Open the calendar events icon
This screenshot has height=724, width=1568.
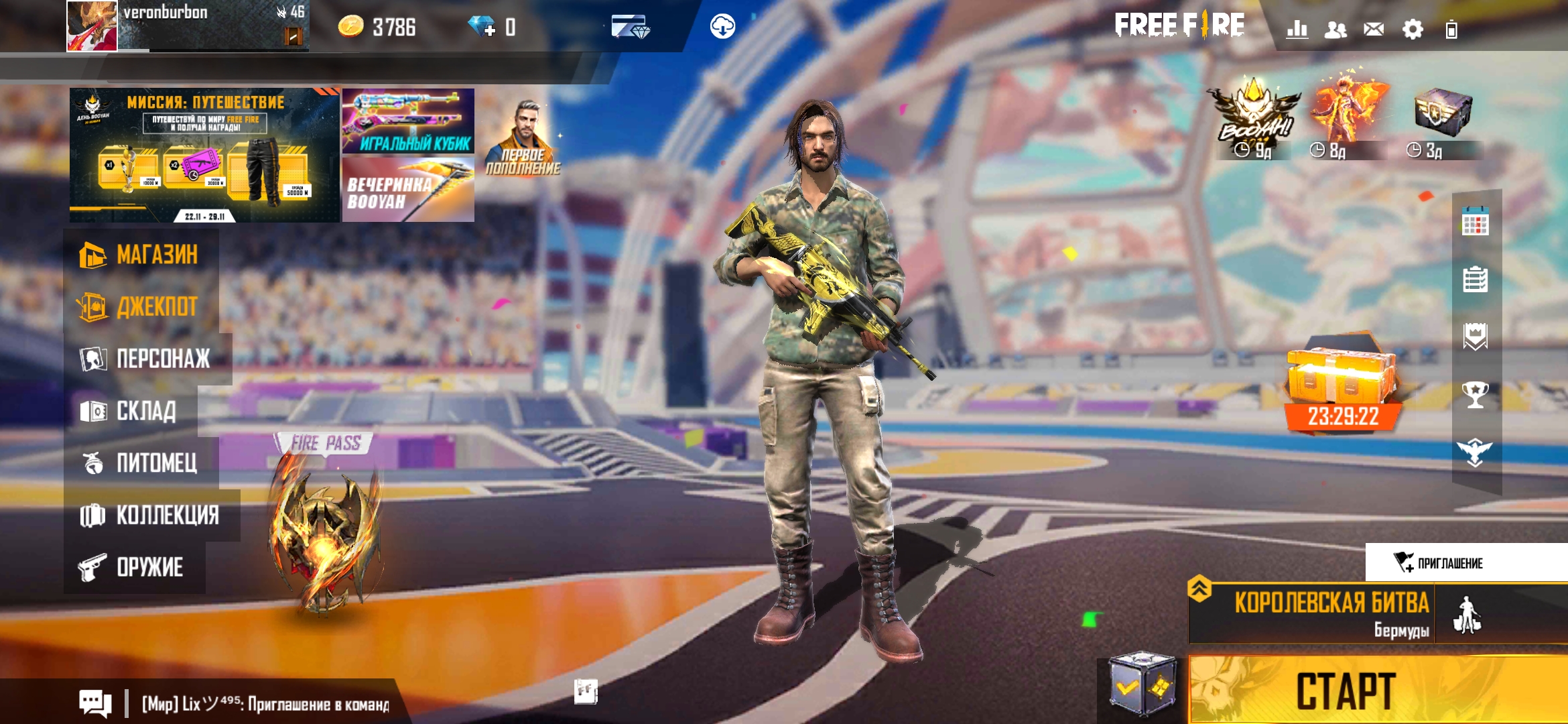(1475, 223)
